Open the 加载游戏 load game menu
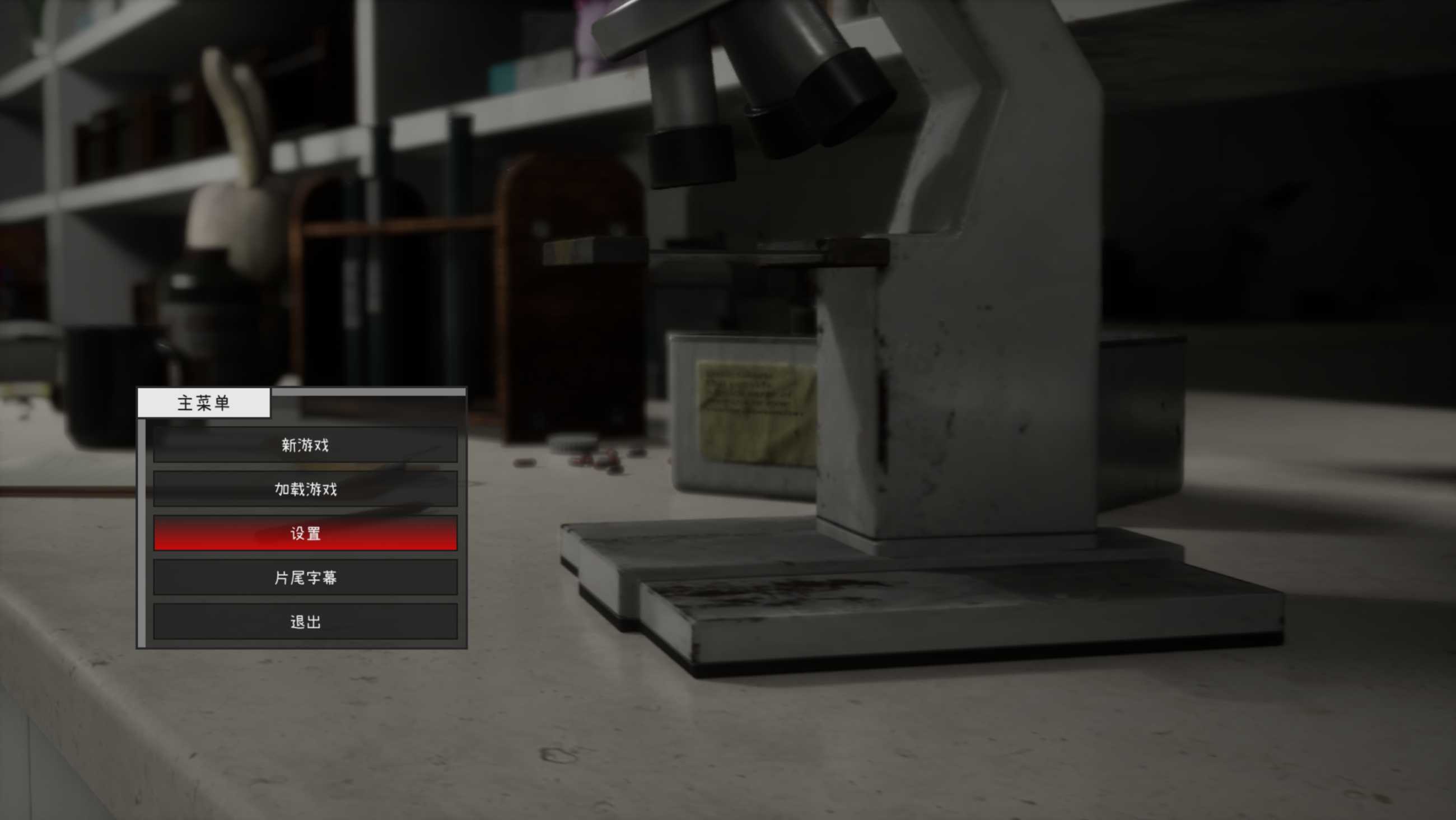The height and width of the screenshot is (820, 1456). [x=305, y=489]
